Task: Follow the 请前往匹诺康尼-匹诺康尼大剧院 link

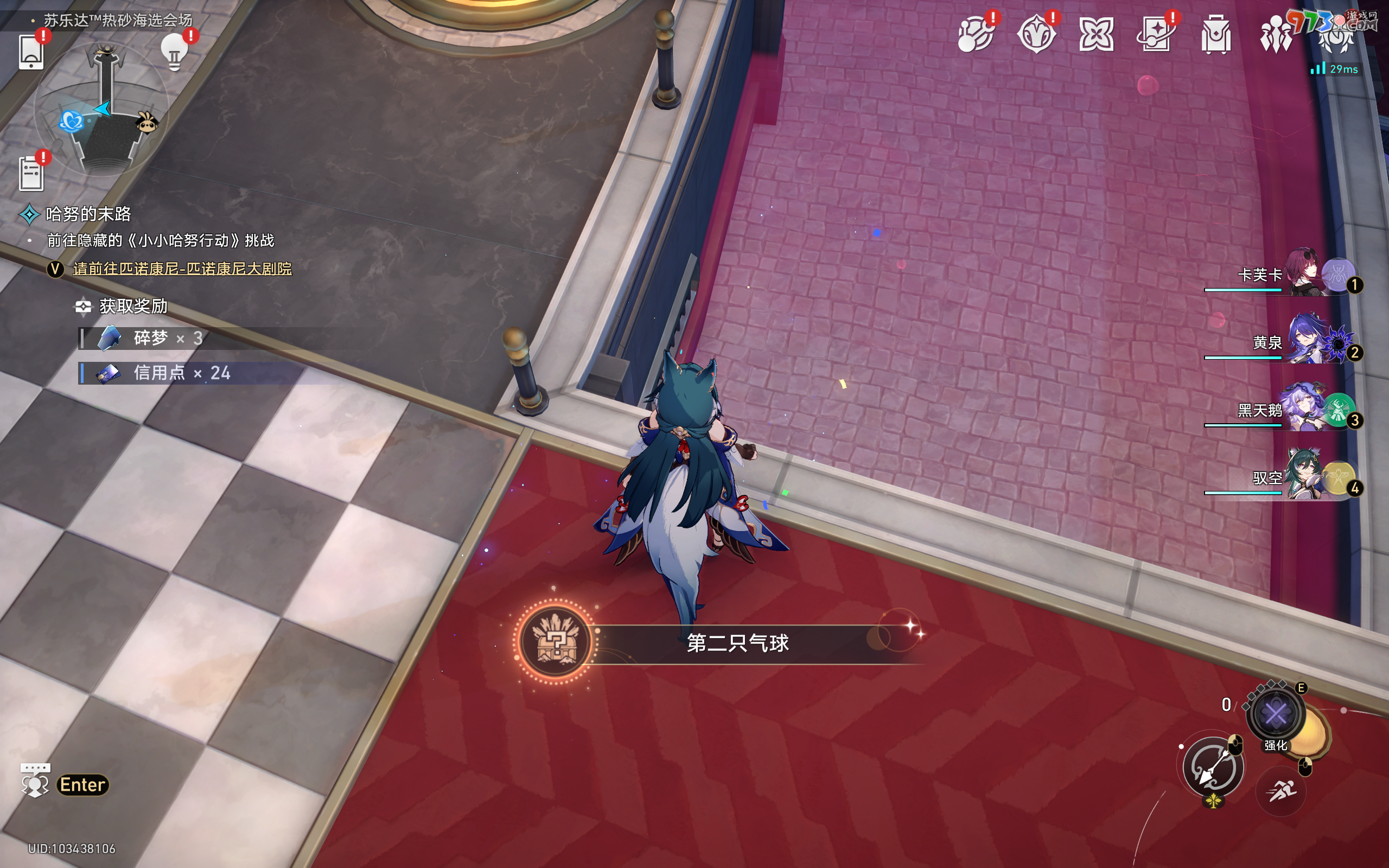Action: [x=182, y=269]
